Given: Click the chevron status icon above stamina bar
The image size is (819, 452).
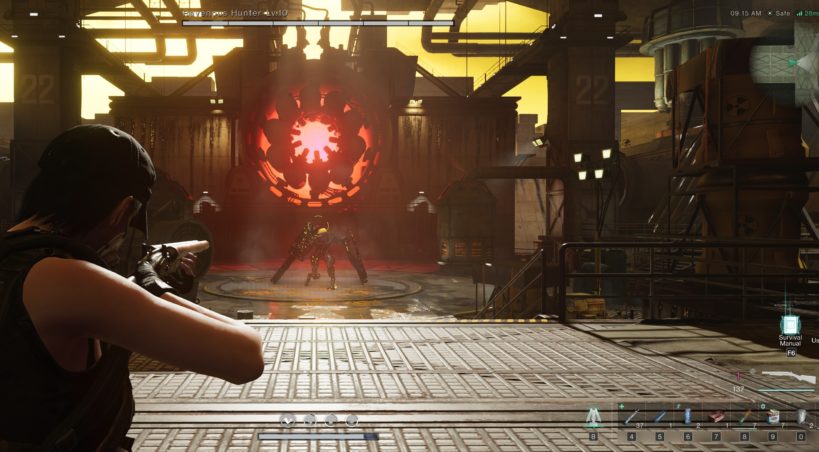Looking at the screenshot, I should tap(288, 420).
